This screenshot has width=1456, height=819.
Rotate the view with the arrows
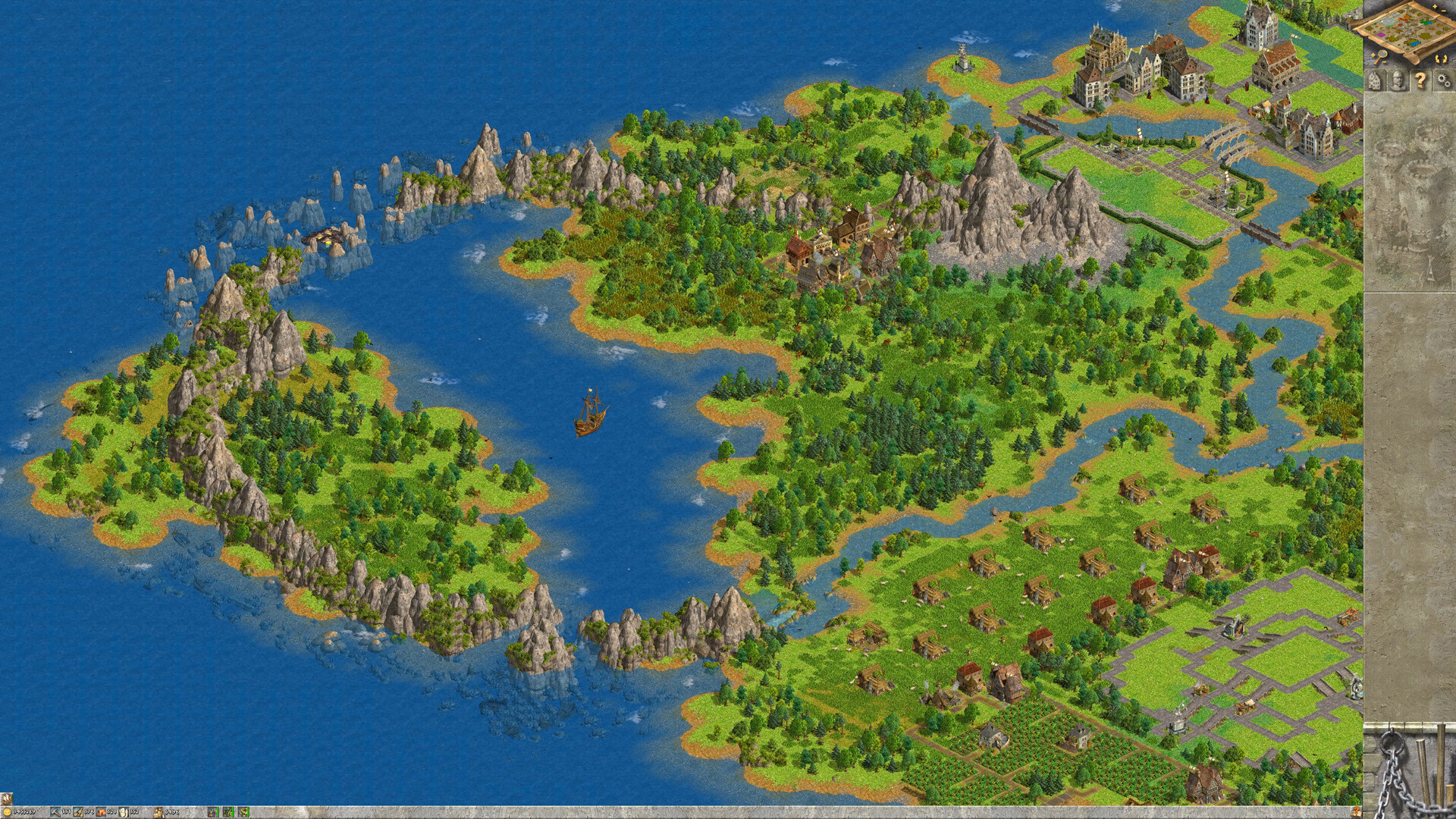pos(1440,58)
